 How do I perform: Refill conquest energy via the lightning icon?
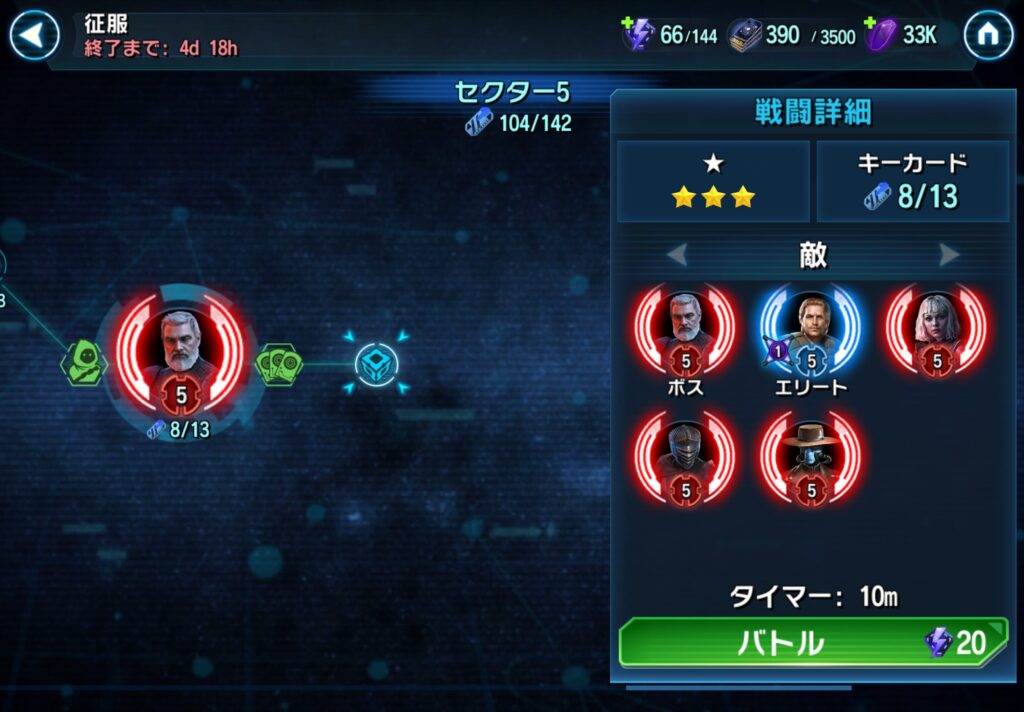pyautogui.click(x=638, y=35)
